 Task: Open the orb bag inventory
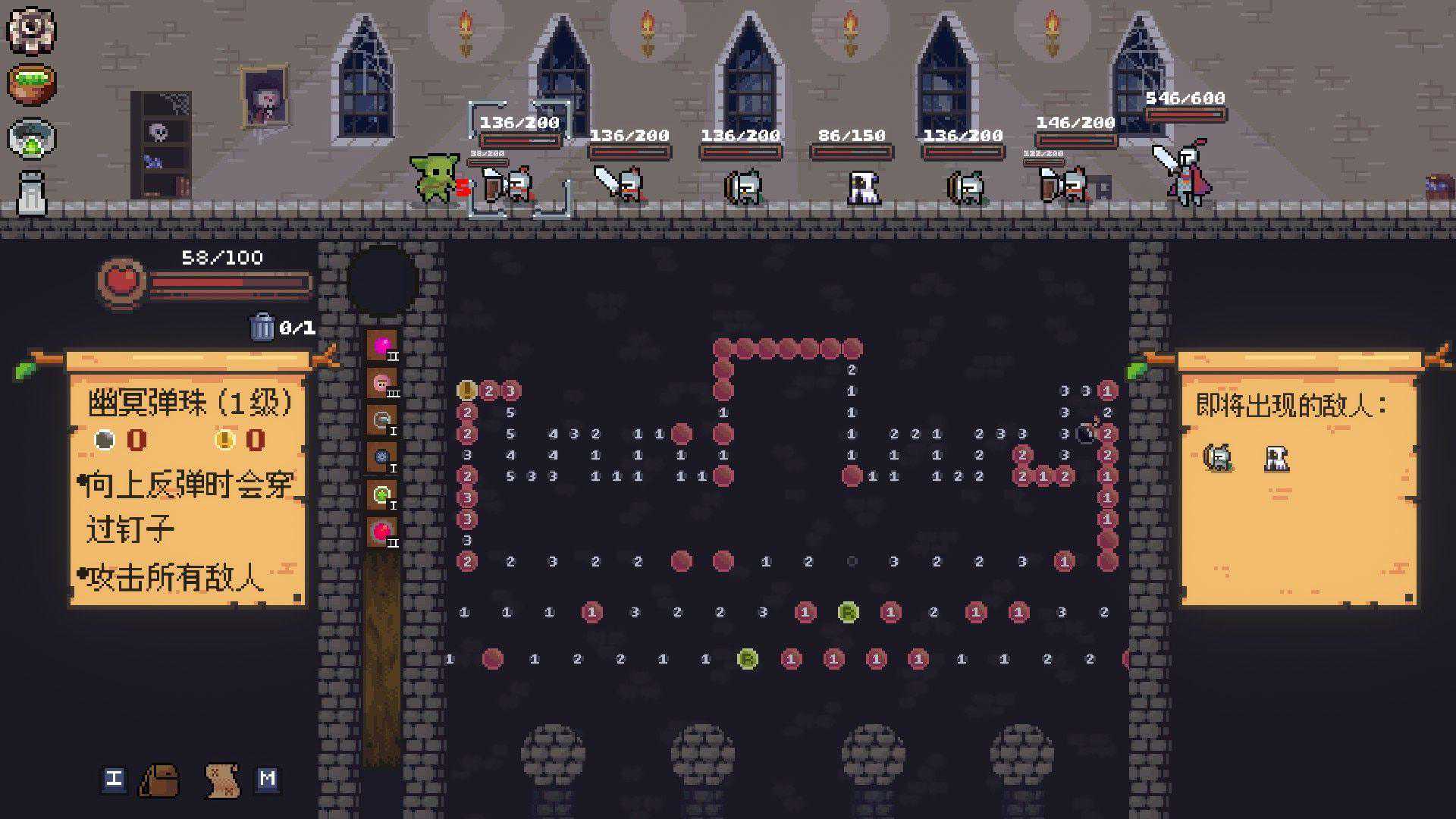point(158,780)
